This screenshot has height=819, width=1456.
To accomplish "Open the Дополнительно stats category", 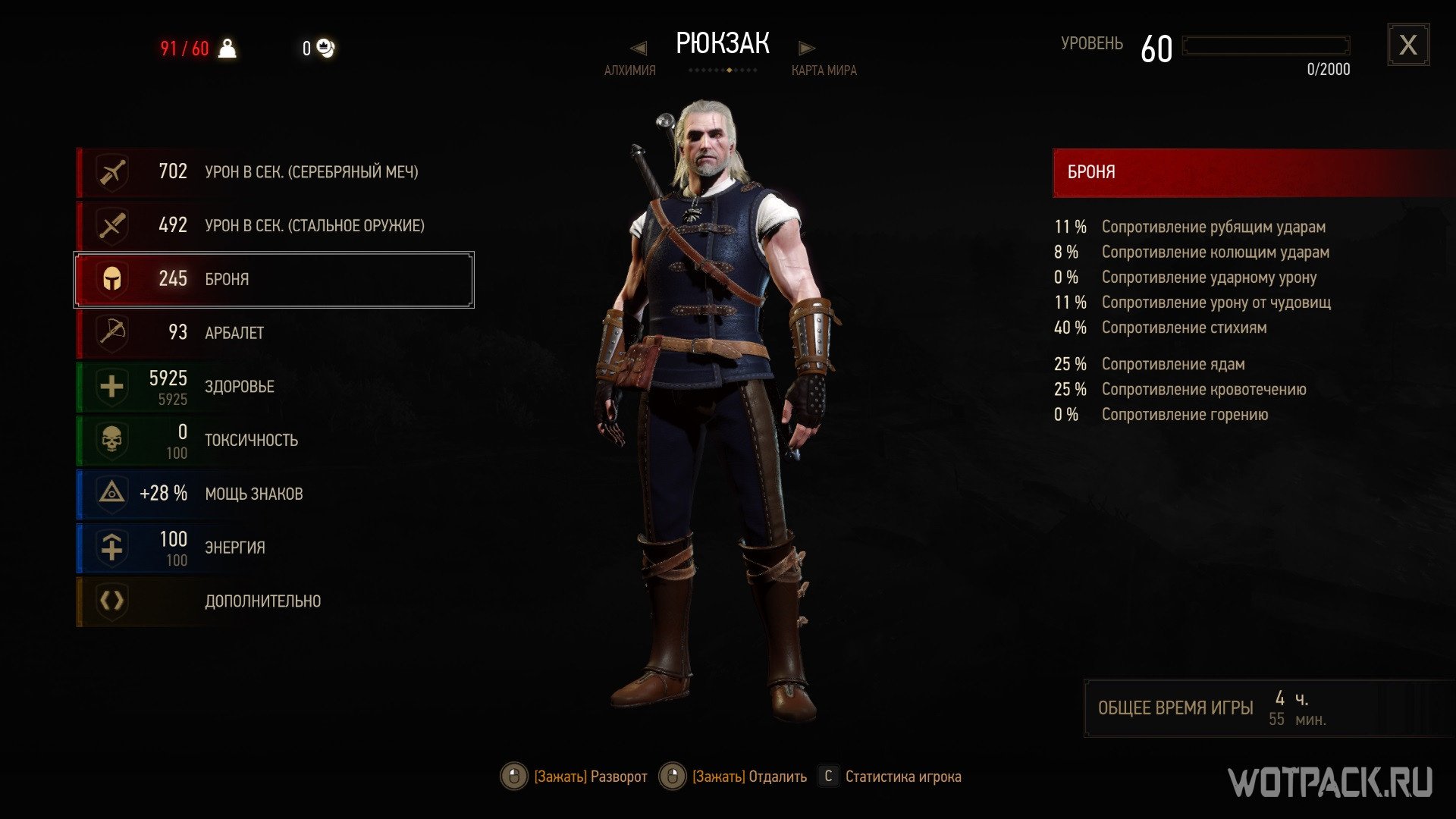I will 273,601.
